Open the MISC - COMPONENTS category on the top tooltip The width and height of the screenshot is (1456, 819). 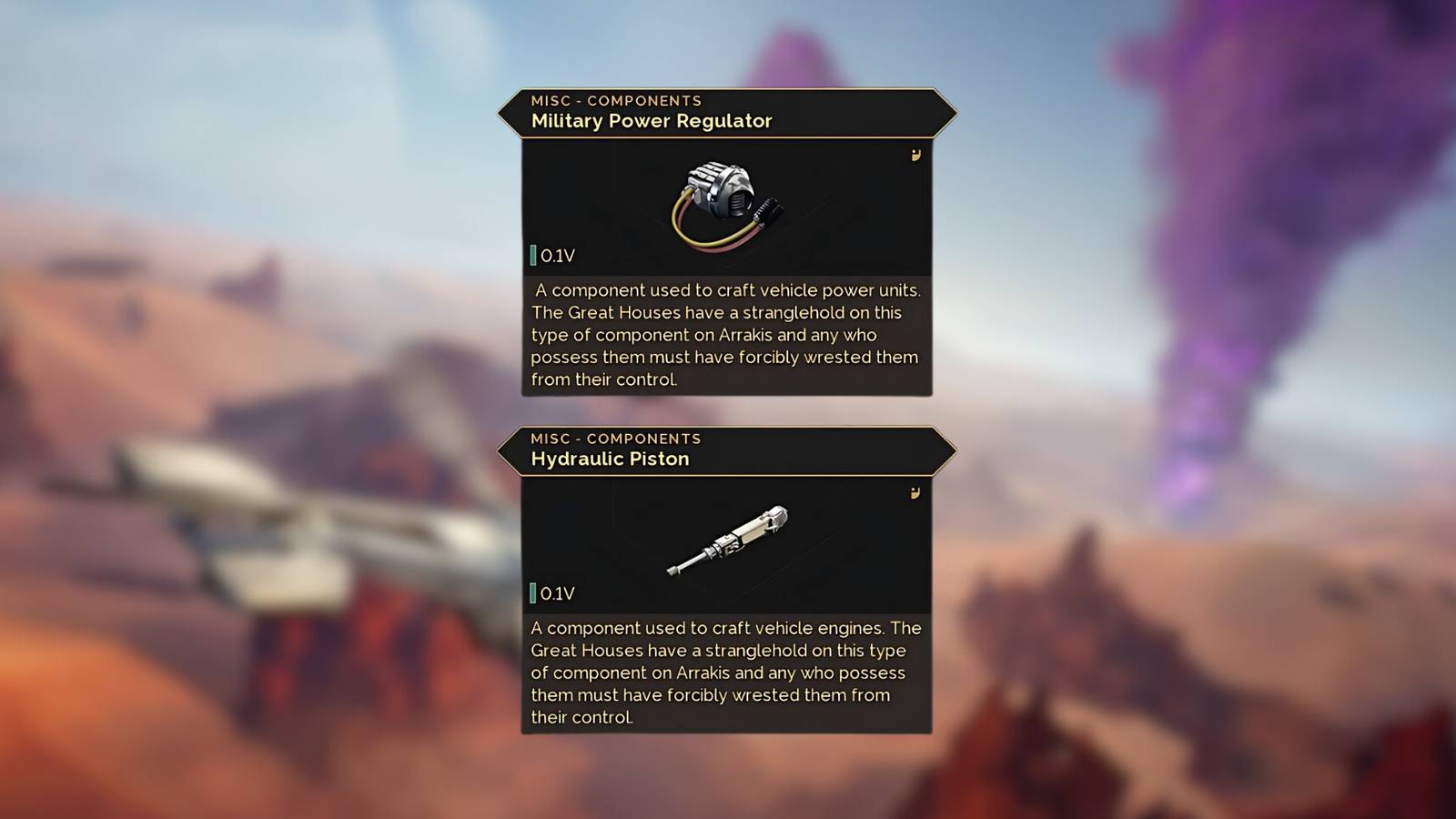pos(616,100)
